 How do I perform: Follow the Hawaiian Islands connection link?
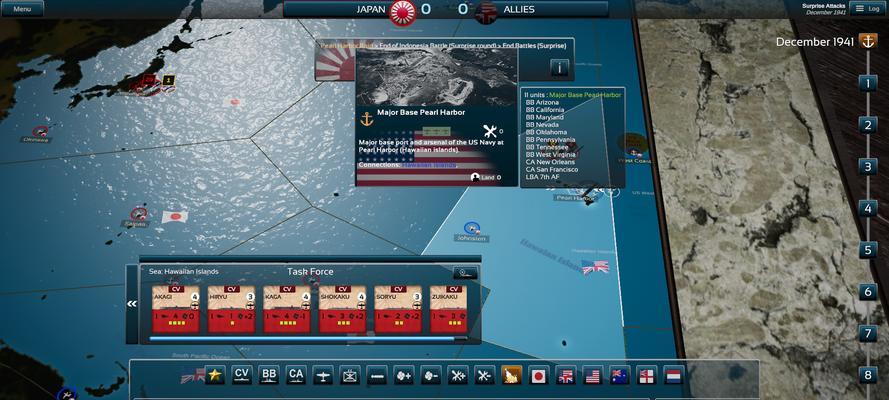(431, 165)
